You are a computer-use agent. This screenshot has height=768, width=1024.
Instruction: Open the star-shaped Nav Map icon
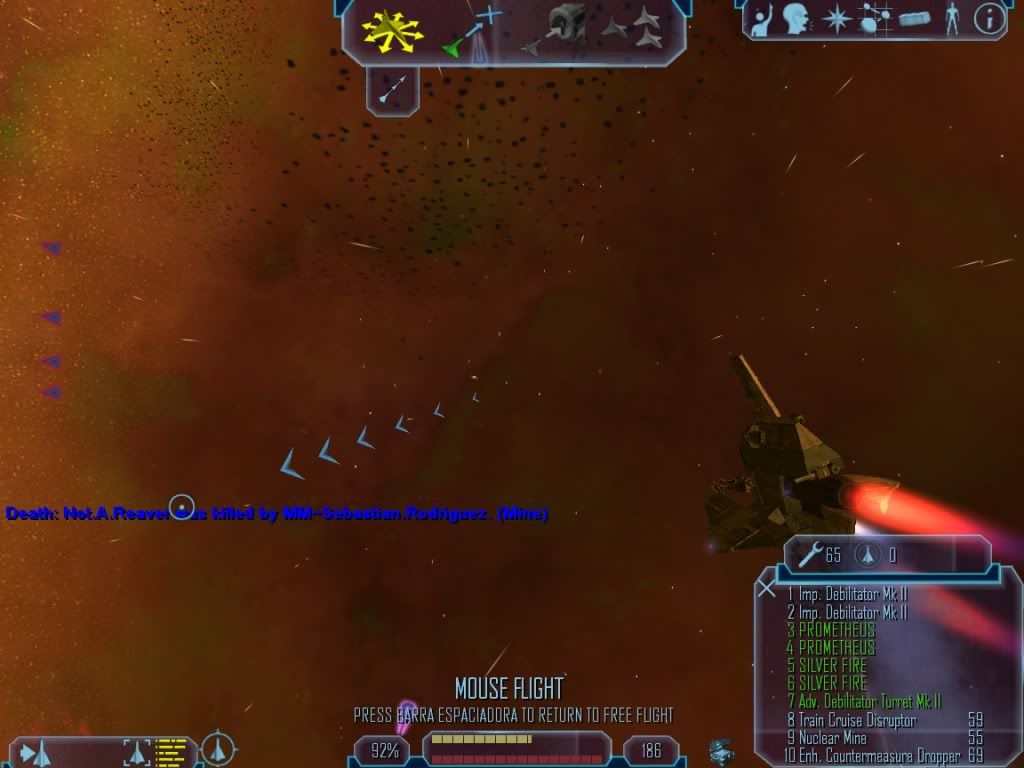[x=834, y=18]
